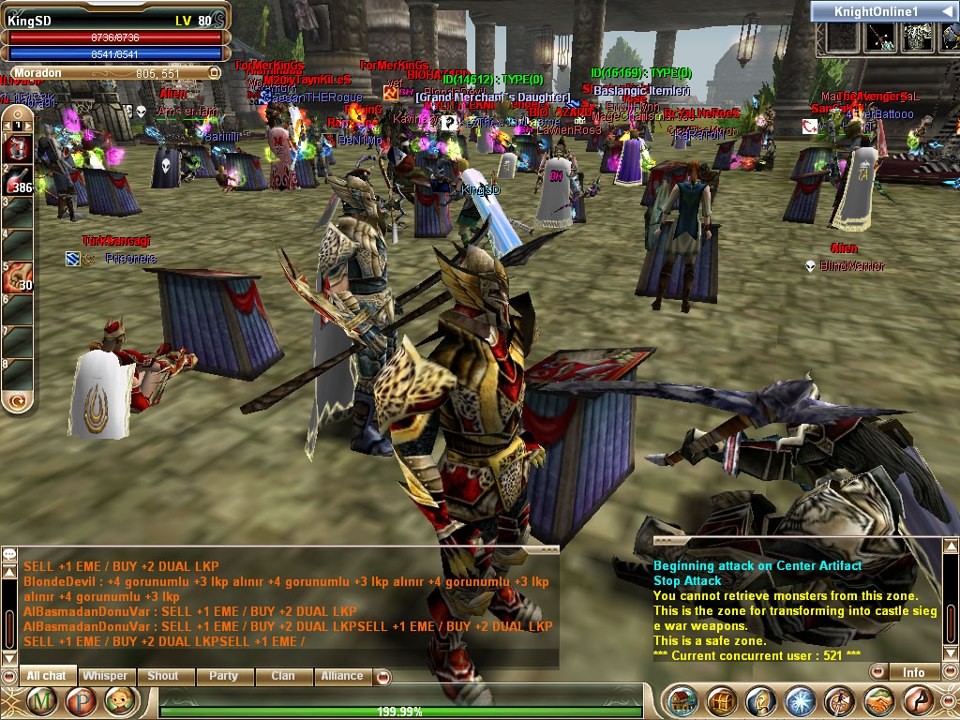The width and height of the screenshot is (960, 720).
Task: Open the handshake icon in the bottom bar
Action: [879, 701]
